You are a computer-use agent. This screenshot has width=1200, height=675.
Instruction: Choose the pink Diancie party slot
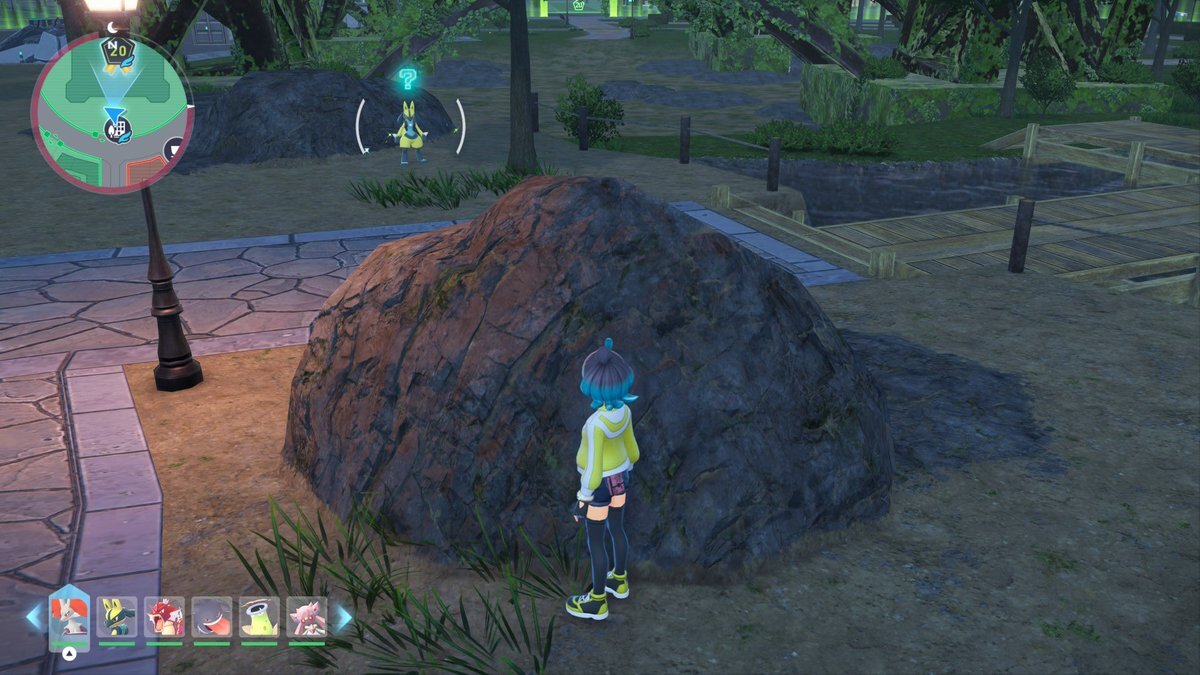click(307, 617)
